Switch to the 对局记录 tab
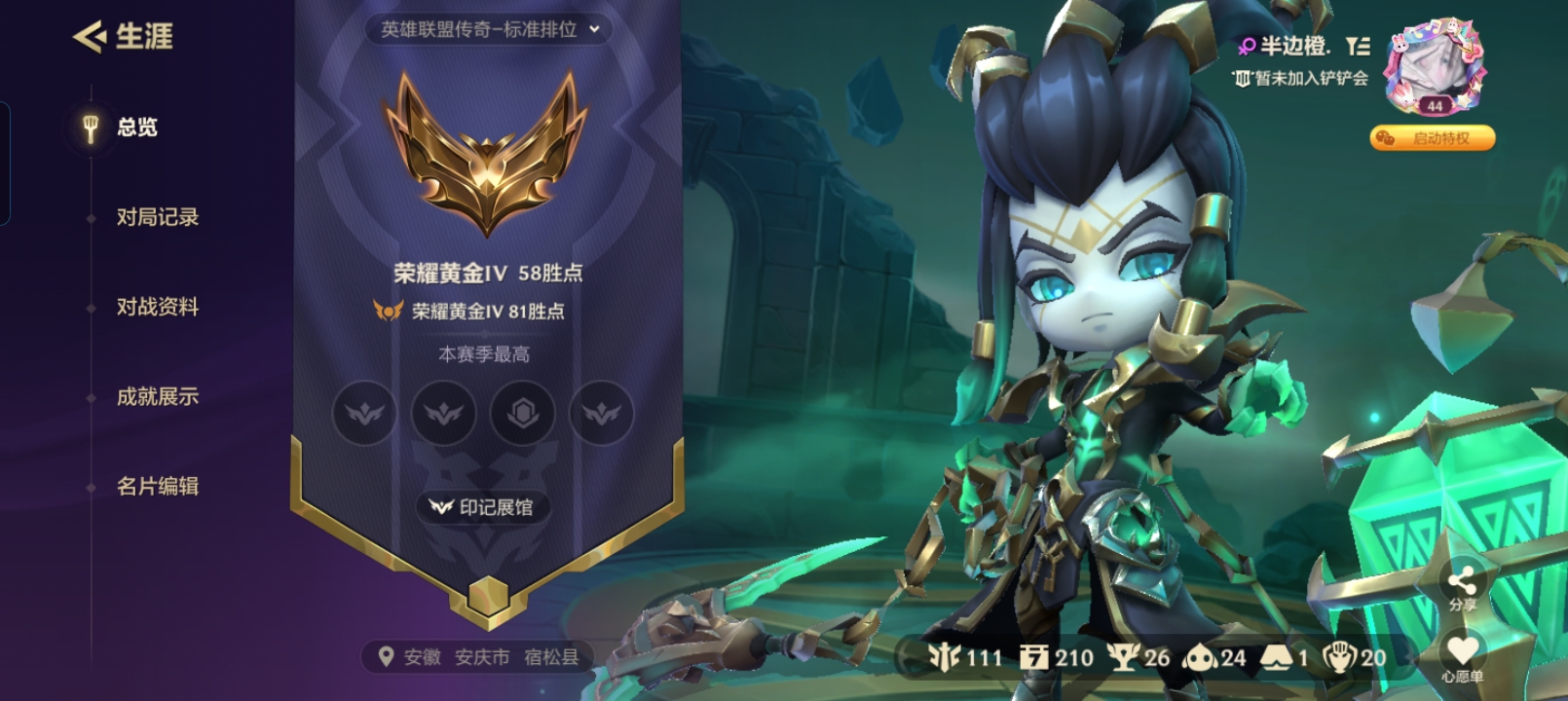1568x701 pixels. [x=156, y=218]
